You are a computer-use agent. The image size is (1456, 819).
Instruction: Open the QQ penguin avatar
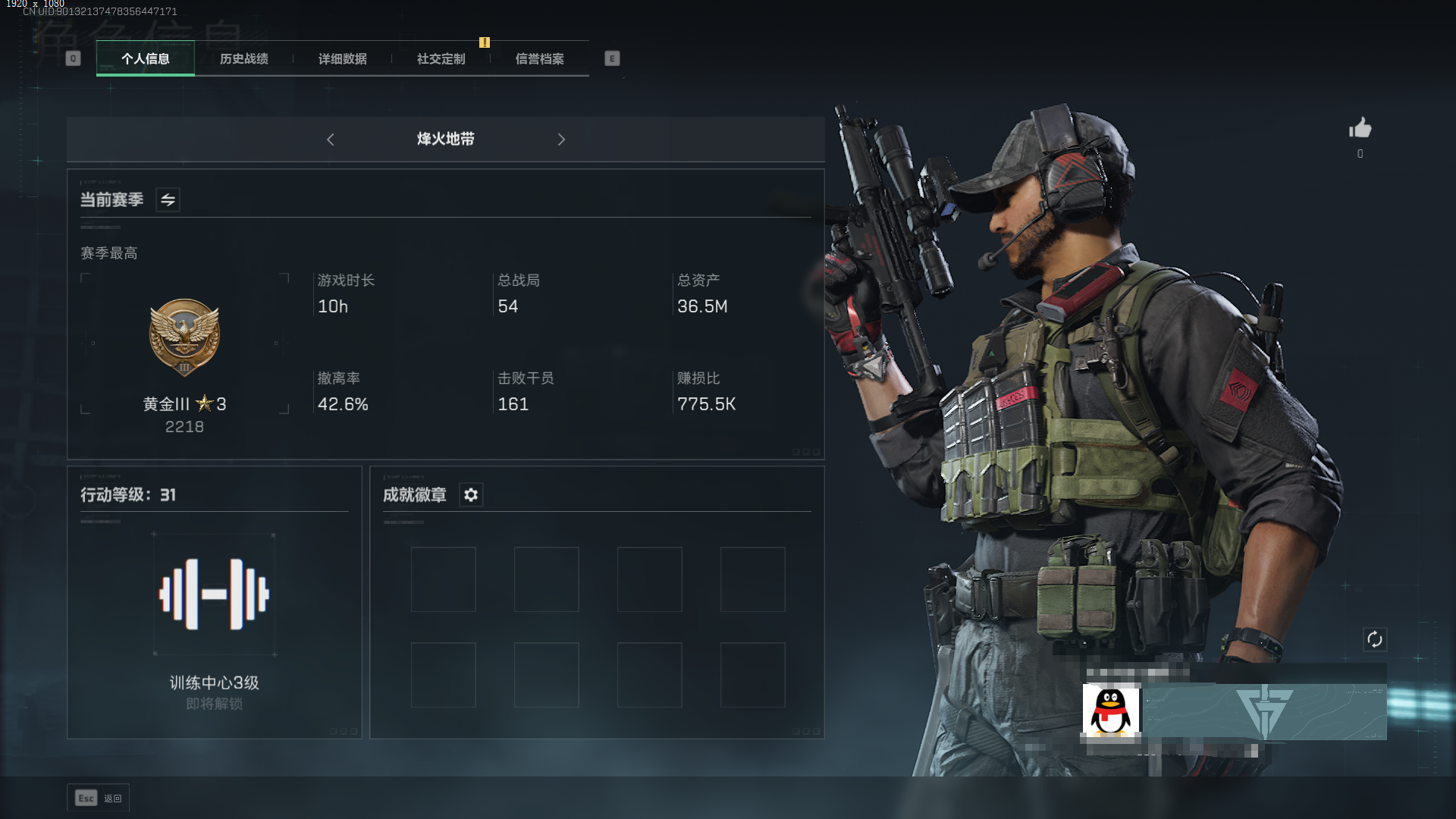1110,711
